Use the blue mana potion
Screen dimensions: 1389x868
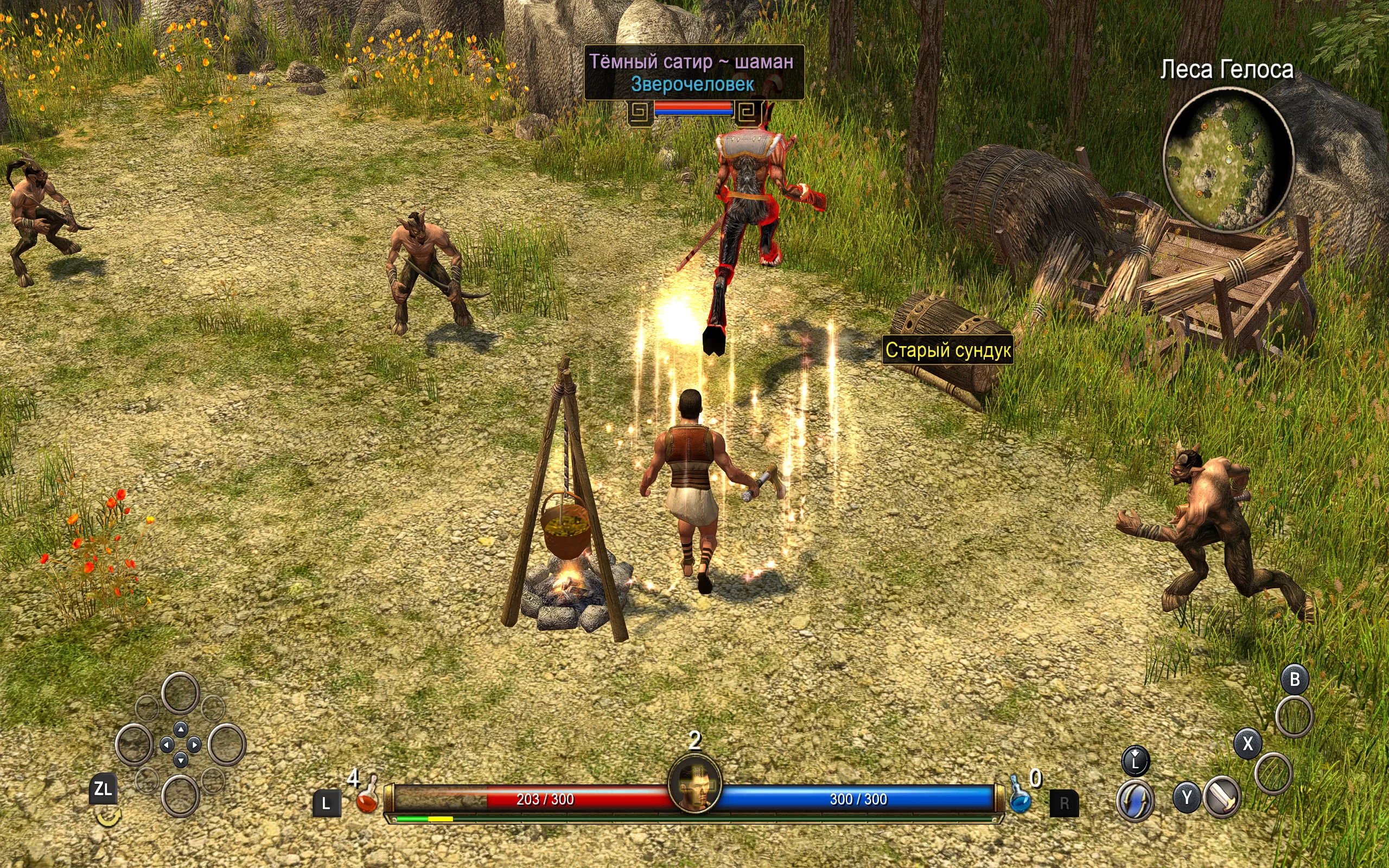tap(1020, 797)
